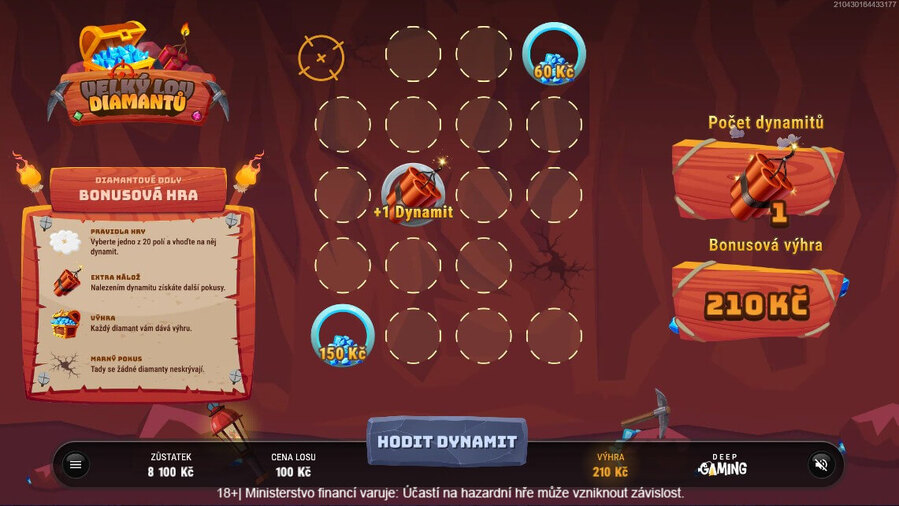Open the hamburger menu
Viewport: 899px width, 506px height.
coord(75,464)
